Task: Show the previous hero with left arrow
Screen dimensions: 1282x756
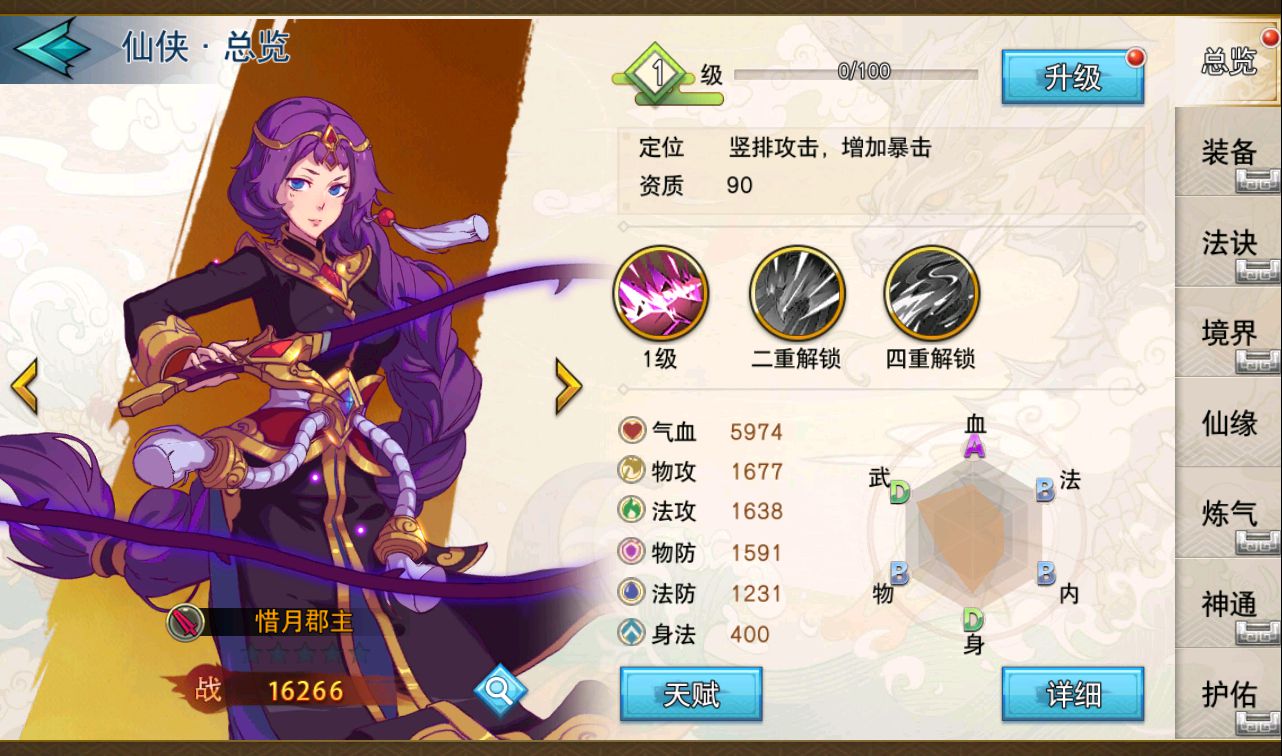Action: [24, 386]
